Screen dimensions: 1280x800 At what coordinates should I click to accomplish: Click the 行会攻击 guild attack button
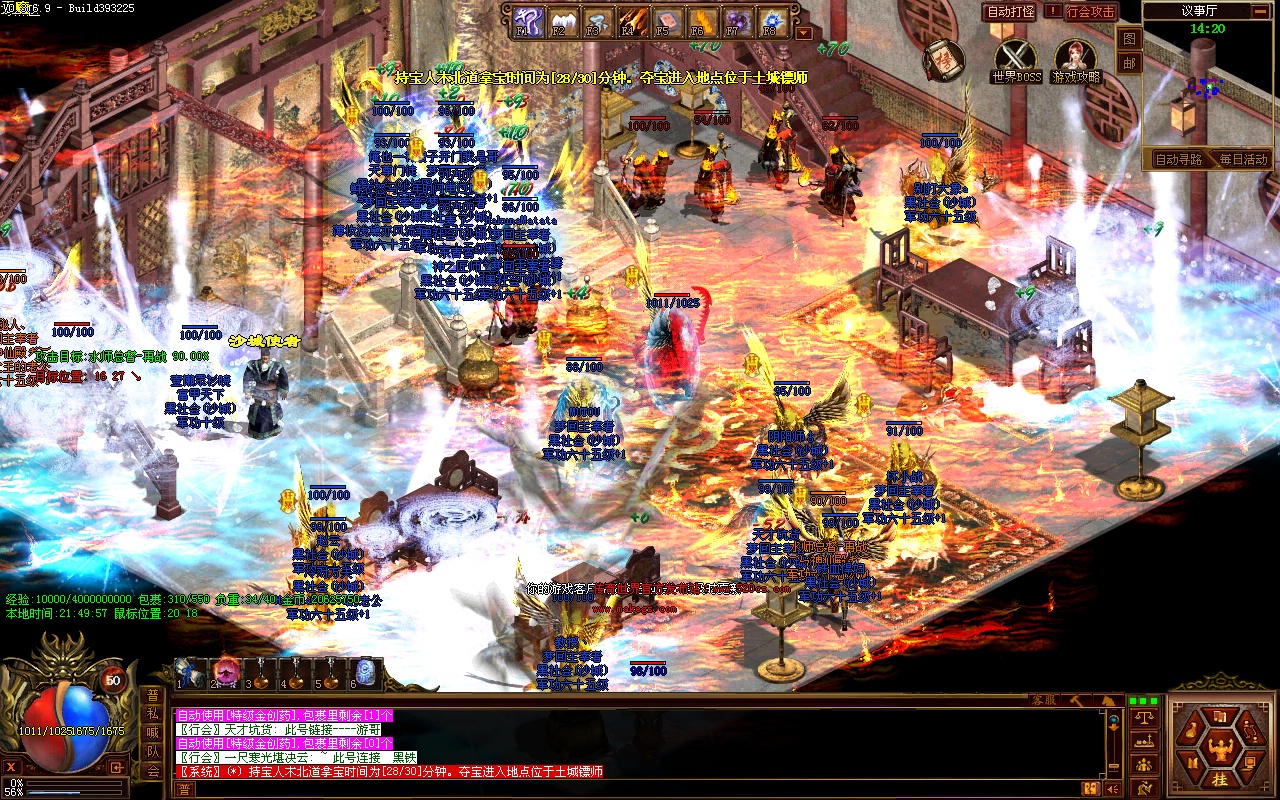[x=1090, y=12]
